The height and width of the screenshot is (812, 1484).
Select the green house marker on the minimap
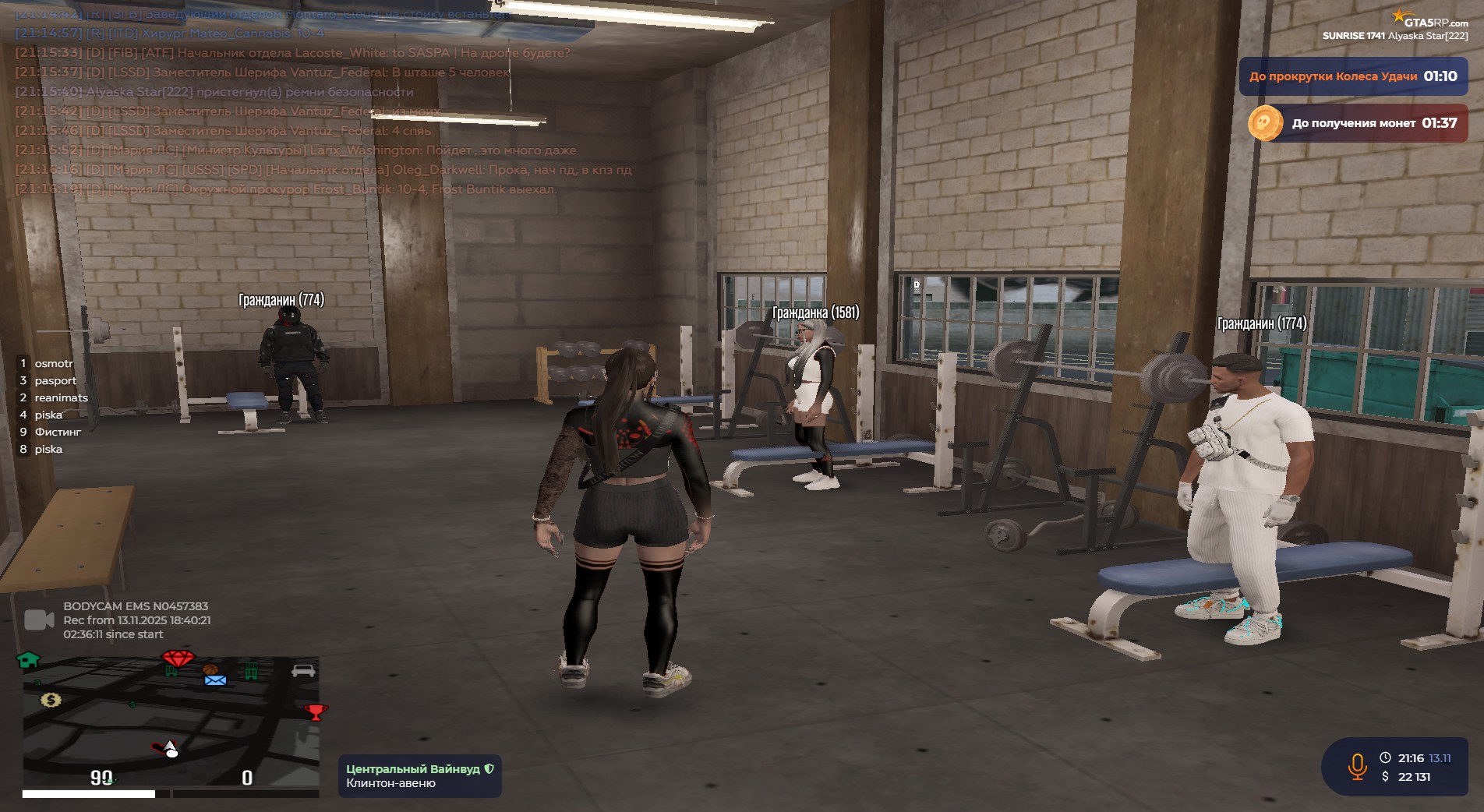pos(28,660)
